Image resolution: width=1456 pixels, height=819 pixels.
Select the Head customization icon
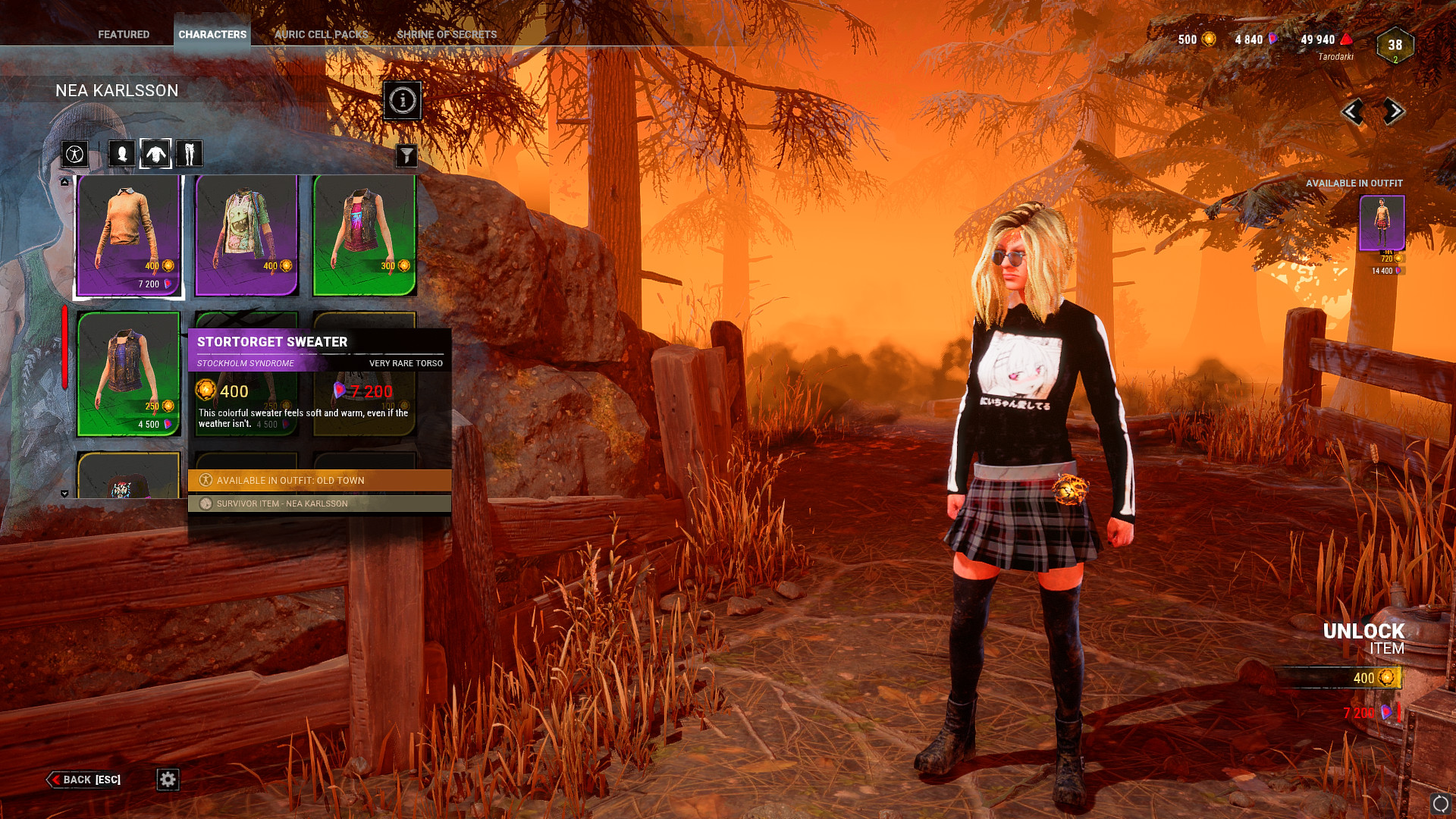coord(121,154)
